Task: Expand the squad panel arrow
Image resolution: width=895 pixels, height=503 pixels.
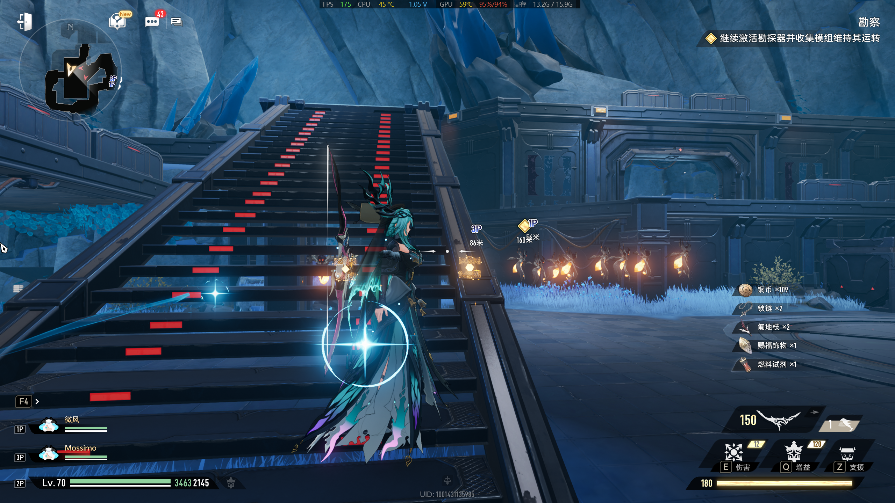Action: pos(37,401)
